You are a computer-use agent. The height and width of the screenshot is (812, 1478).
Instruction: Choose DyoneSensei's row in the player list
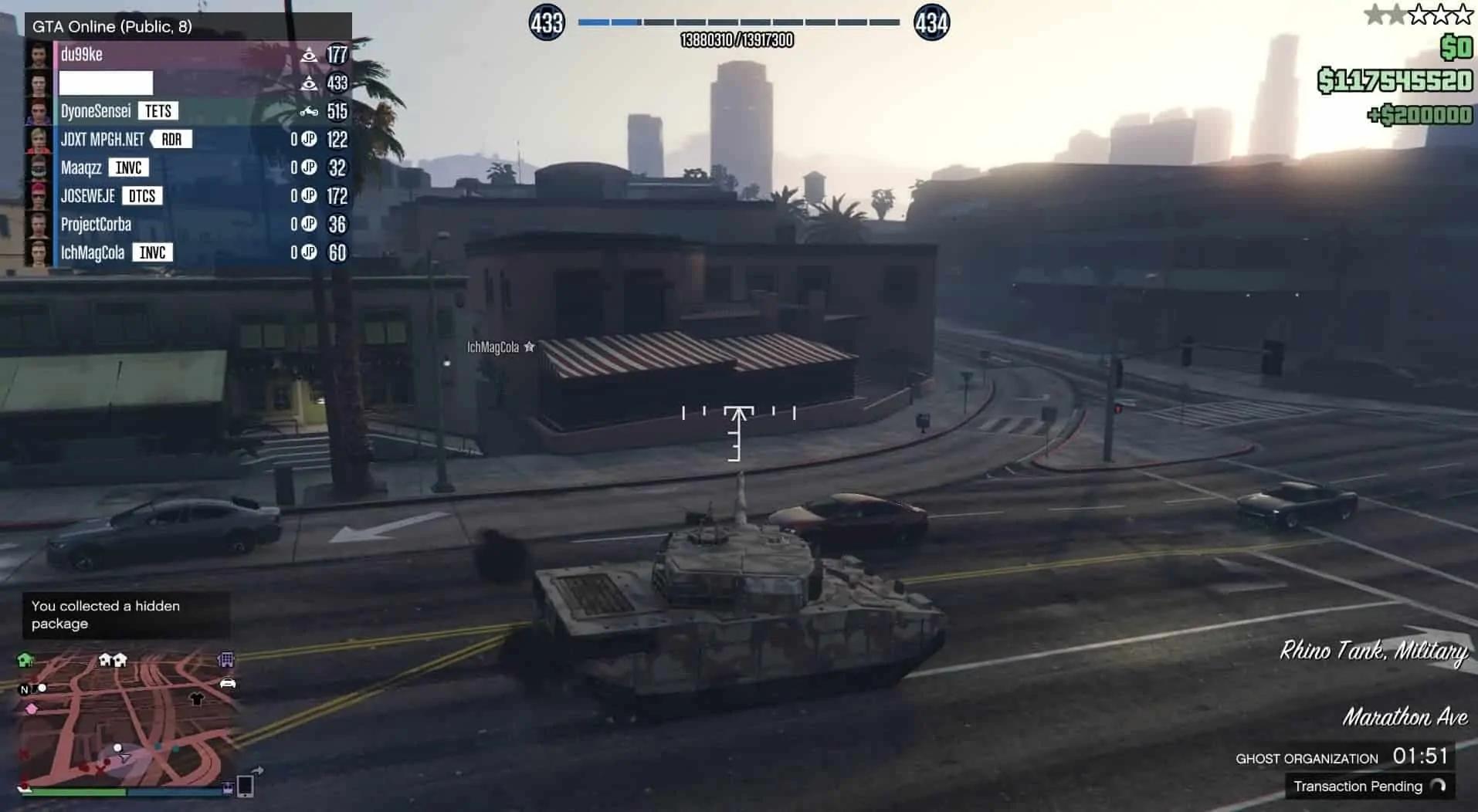click(96, 111)
